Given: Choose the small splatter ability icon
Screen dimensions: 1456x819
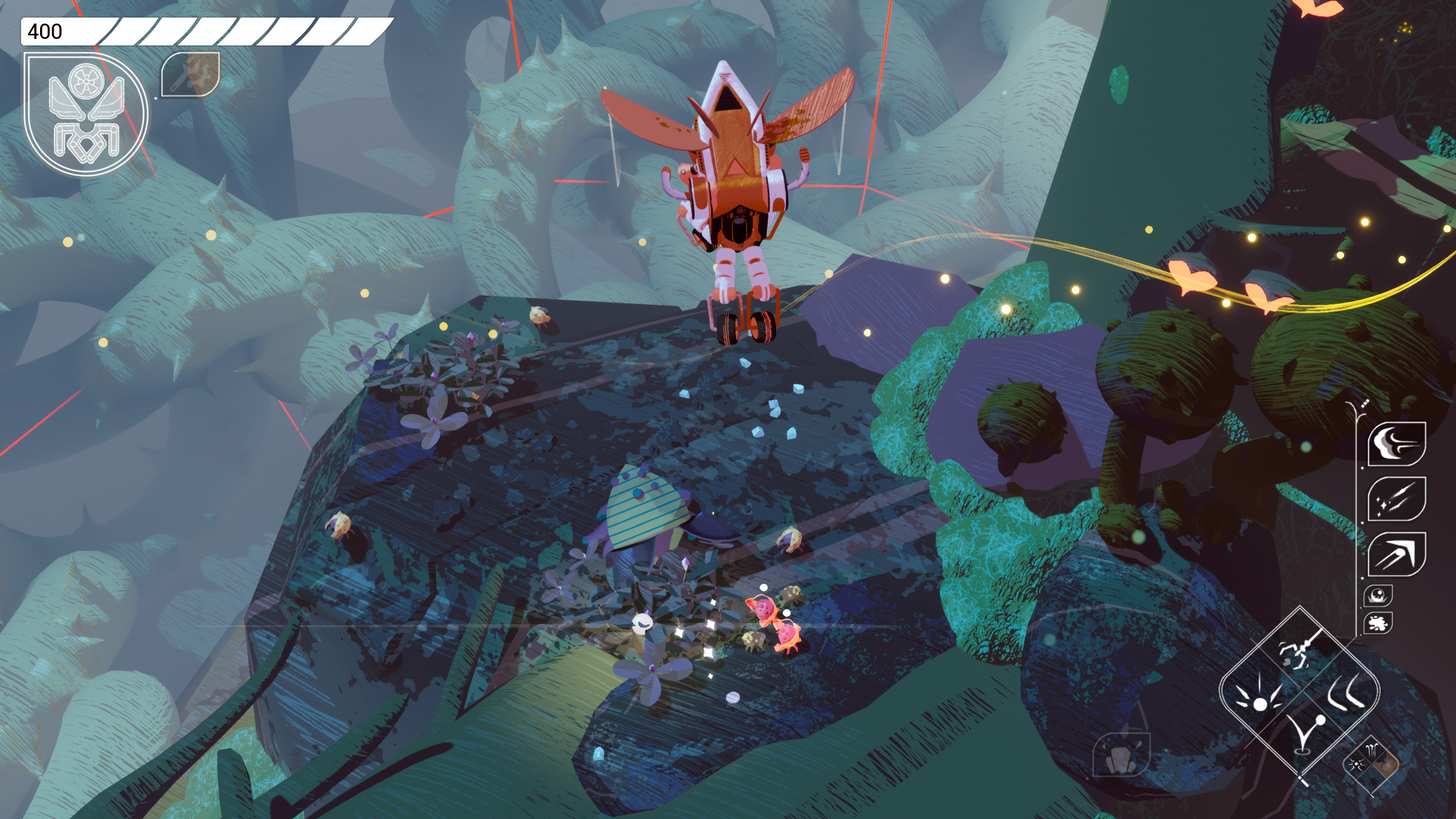Looking at the screenshot, I should [x=1378, y=623].
